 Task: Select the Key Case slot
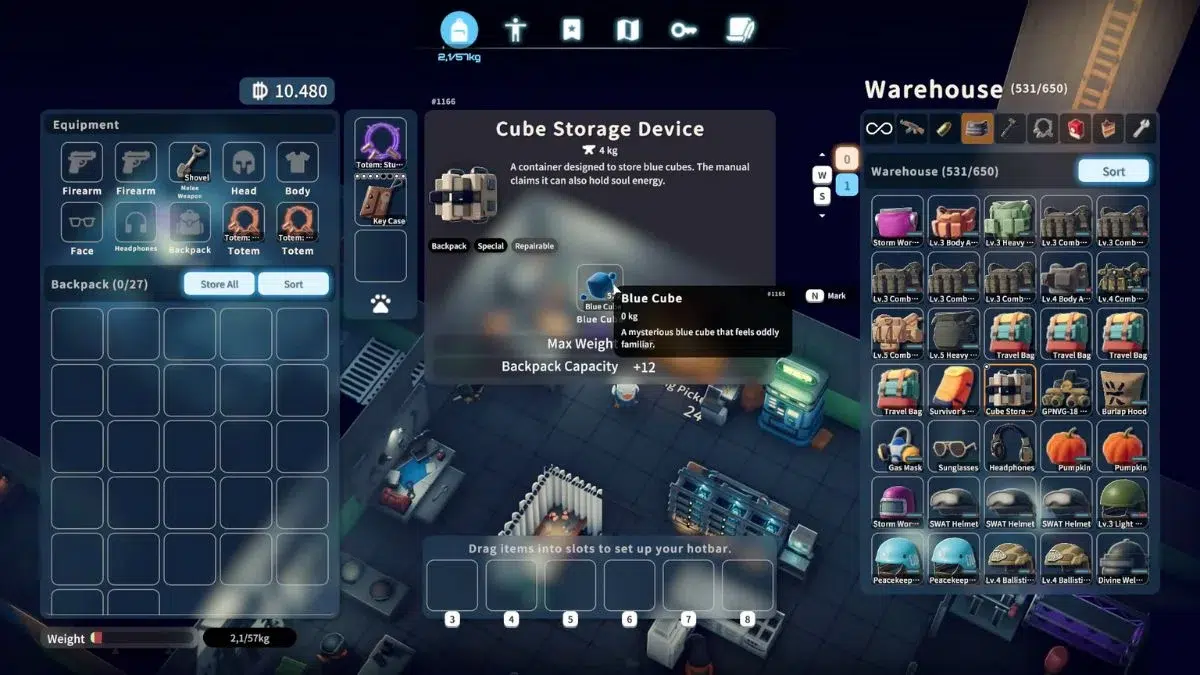380,199
